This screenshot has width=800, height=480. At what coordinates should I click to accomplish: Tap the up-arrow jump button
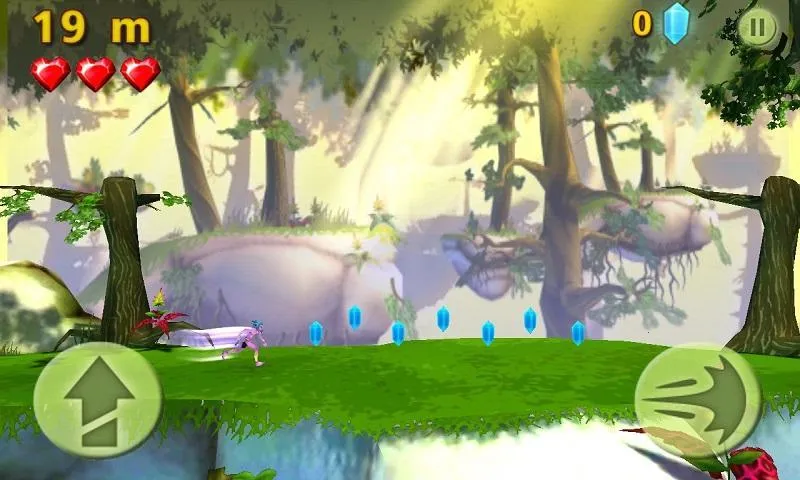click(97, 400)
